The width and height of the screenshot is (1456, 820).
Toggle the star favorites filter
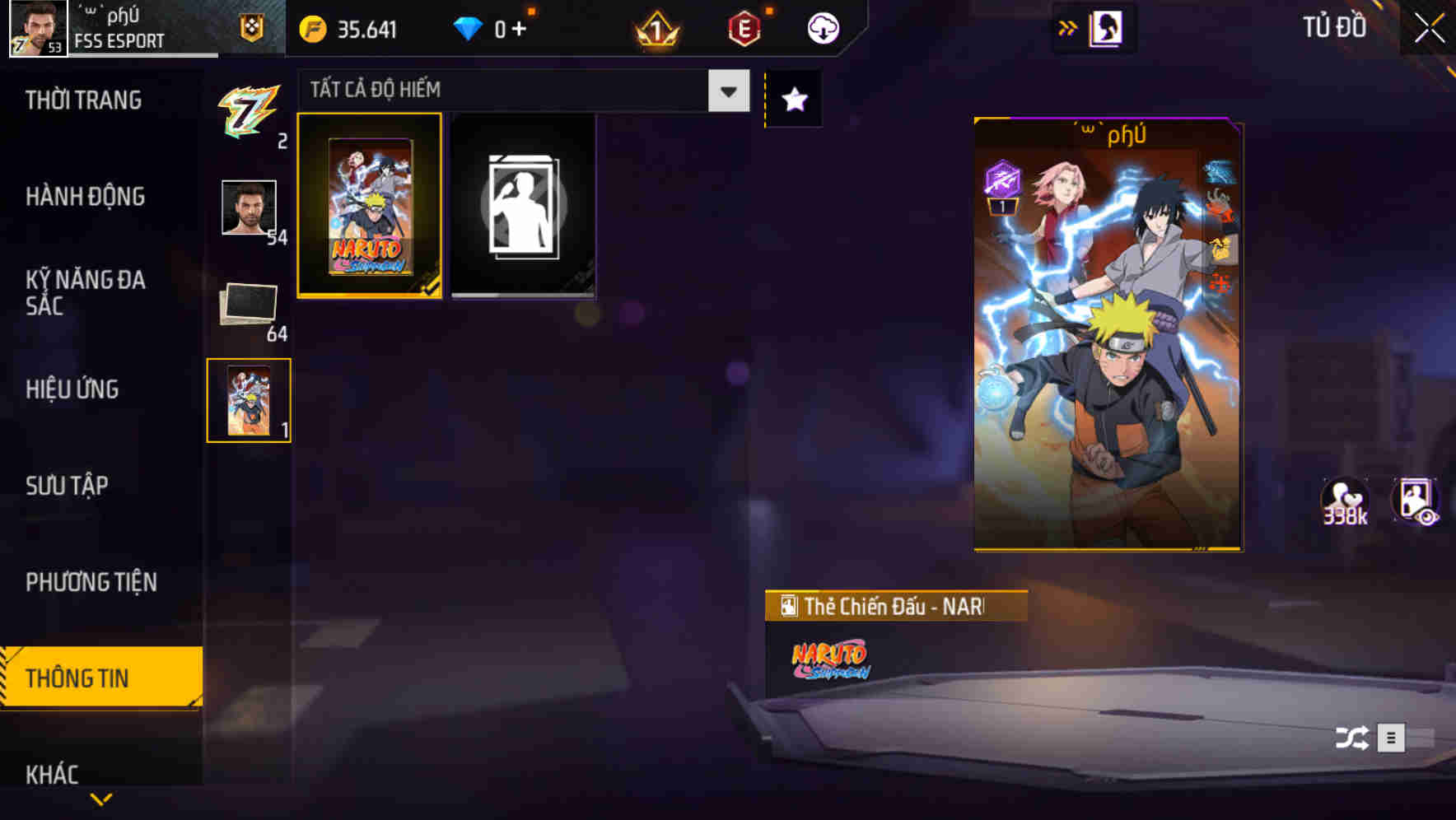(x=793, y=98)
